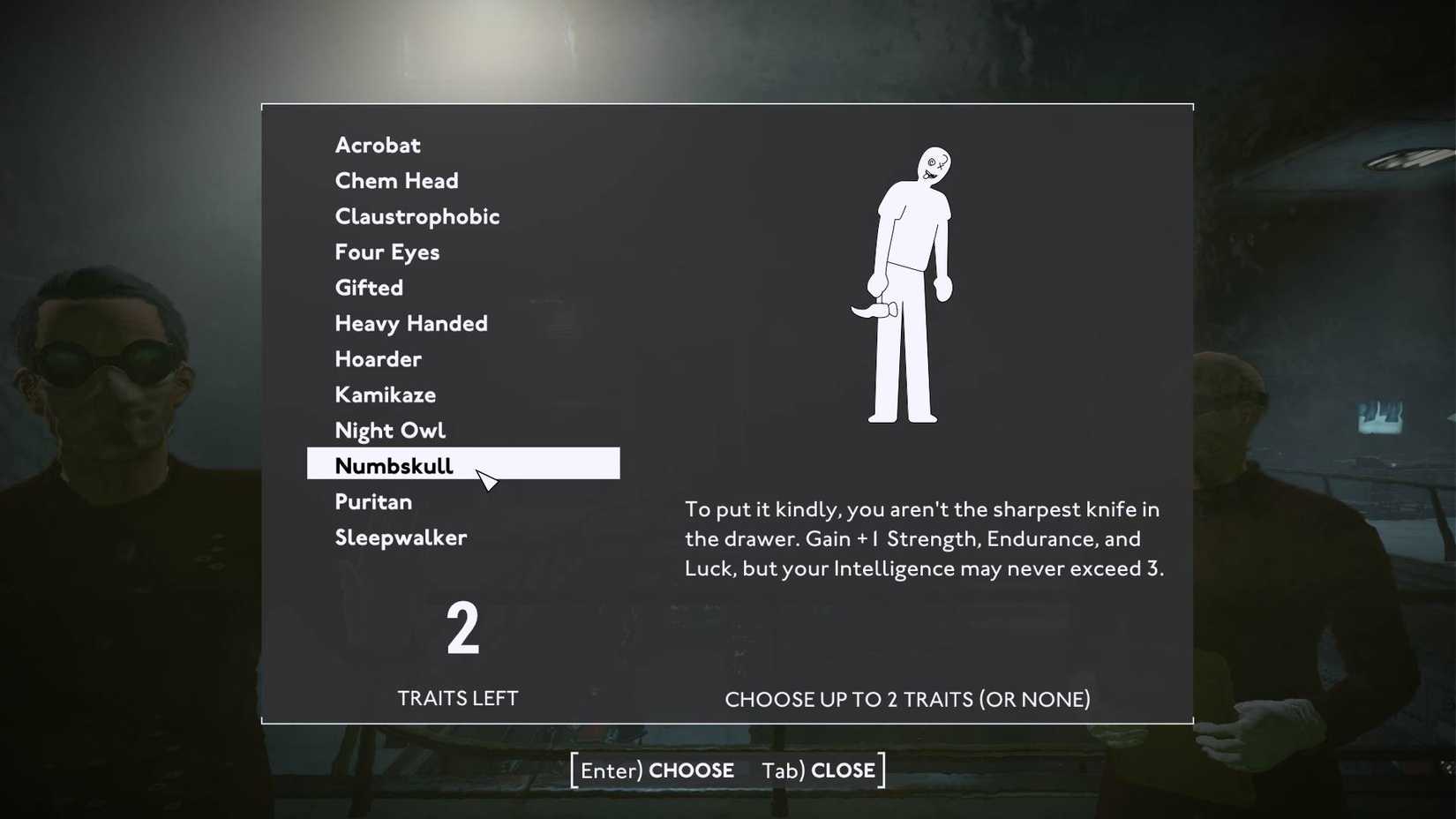1456x819 pixels.
Task: Pick the Kamikaze trait
Action: click(385, 394)
